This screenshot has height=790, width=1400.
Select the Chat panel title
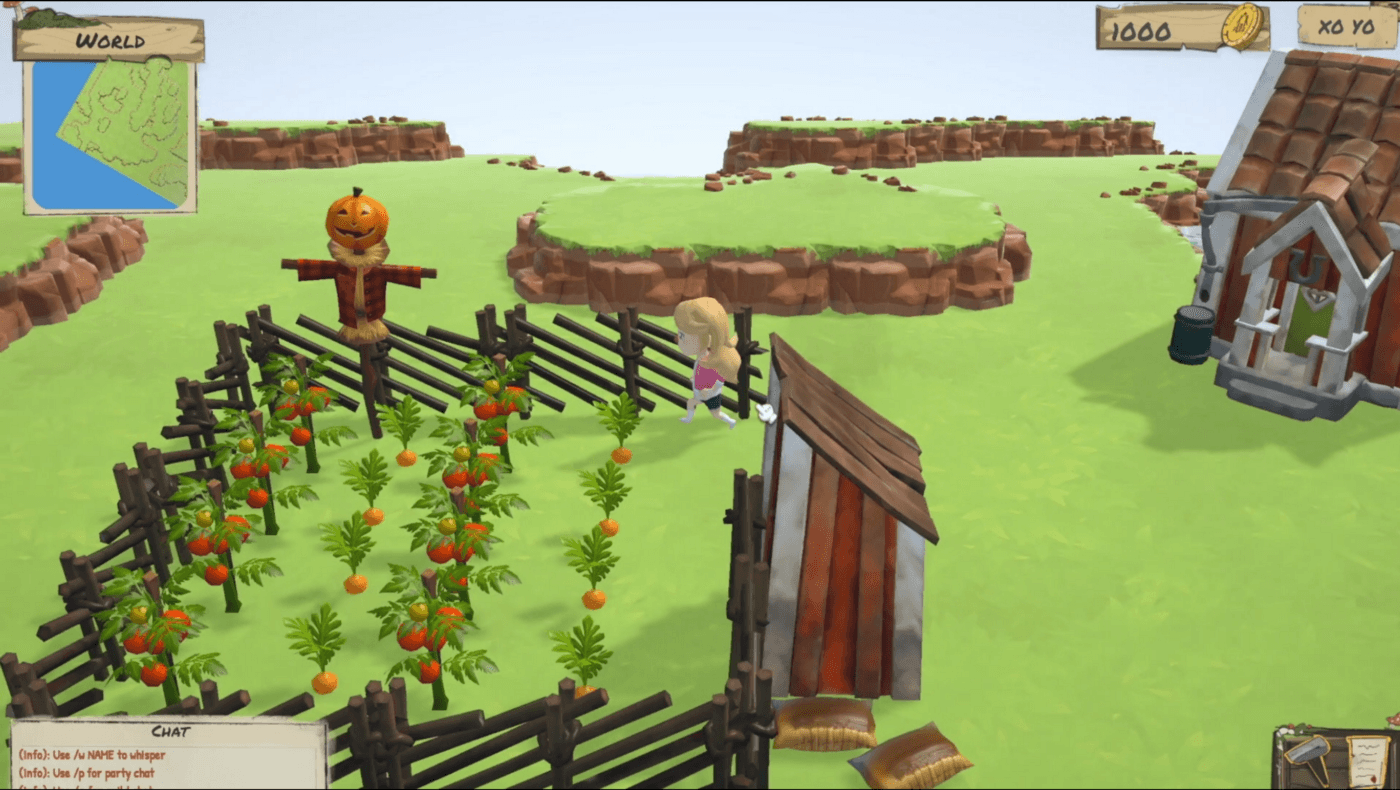(168, 729)
